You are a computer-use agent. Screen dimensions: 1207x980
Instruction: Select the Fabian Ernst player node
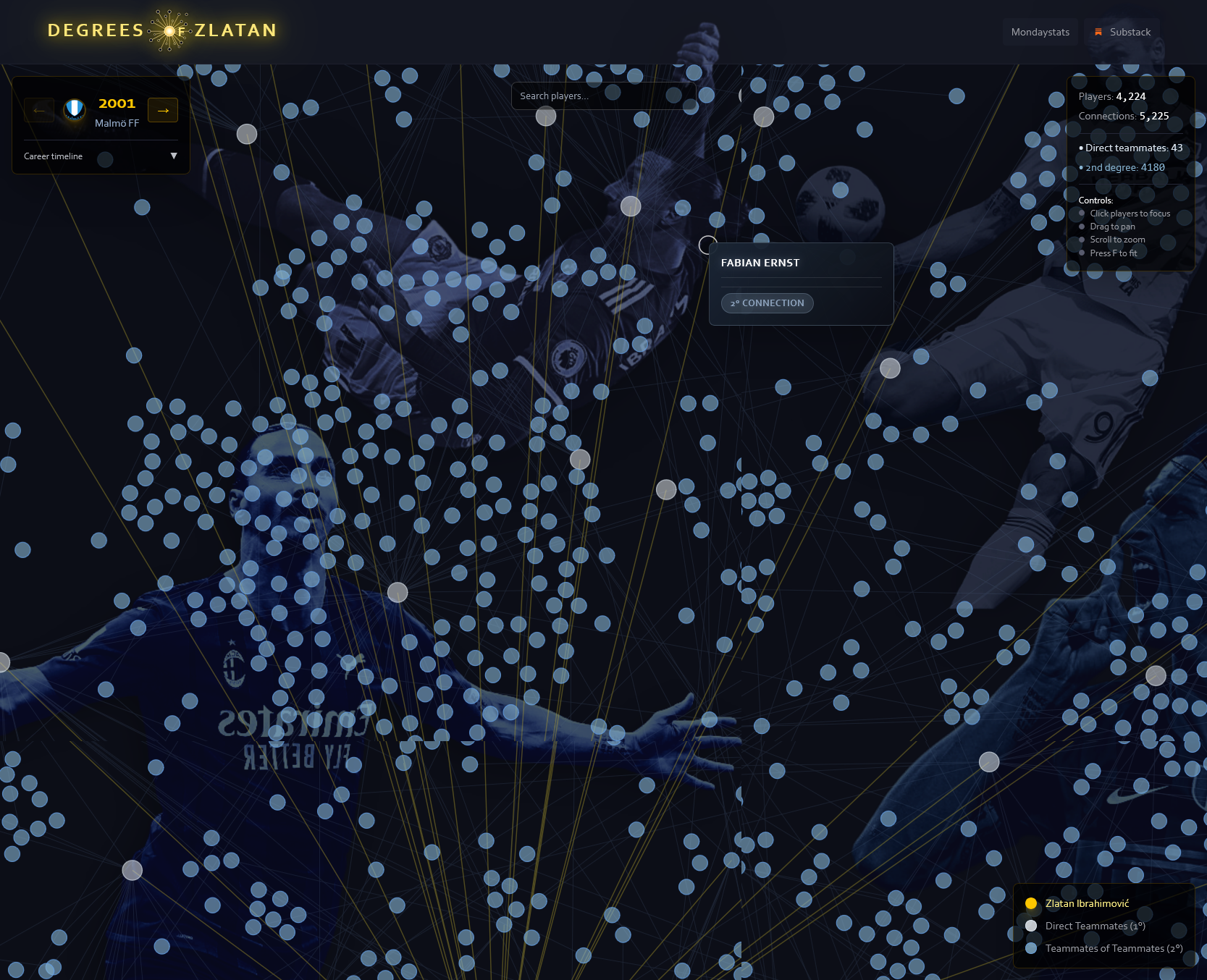tap(707, 245)
